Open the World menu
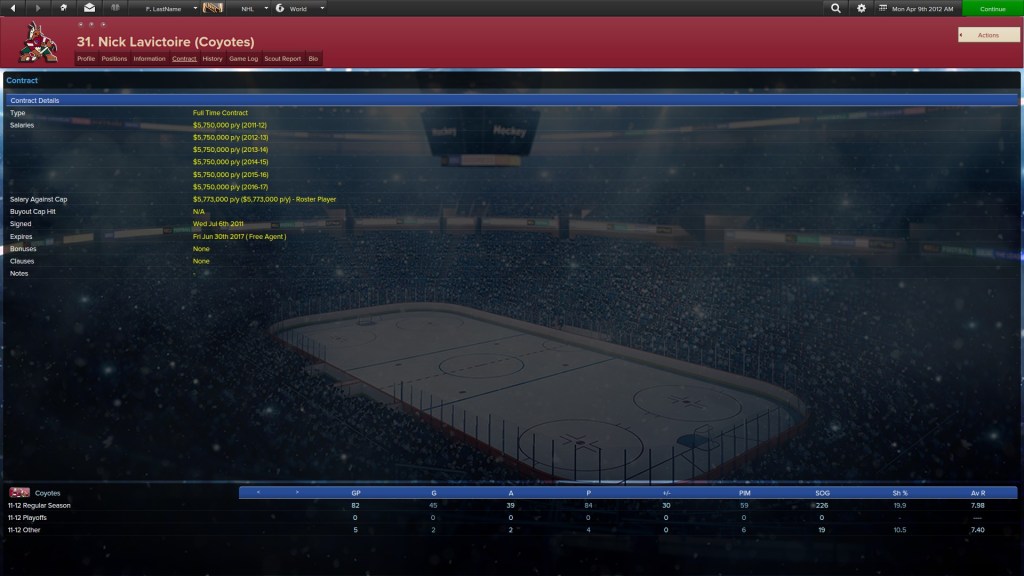Viewport: 1024px width, 576px height. tap(300, 8)
